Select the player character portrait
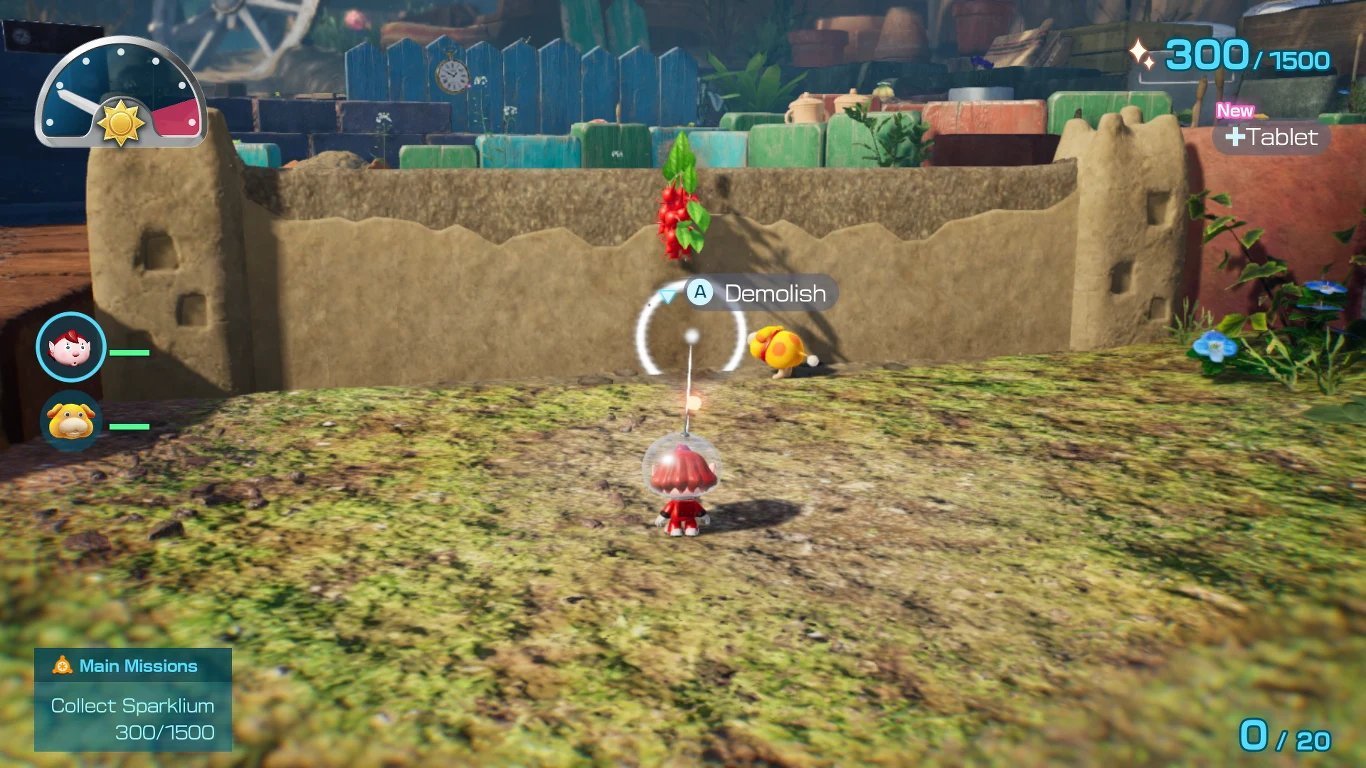The image size is (1366, 768). pyautogui.click(x=70, y=347)
